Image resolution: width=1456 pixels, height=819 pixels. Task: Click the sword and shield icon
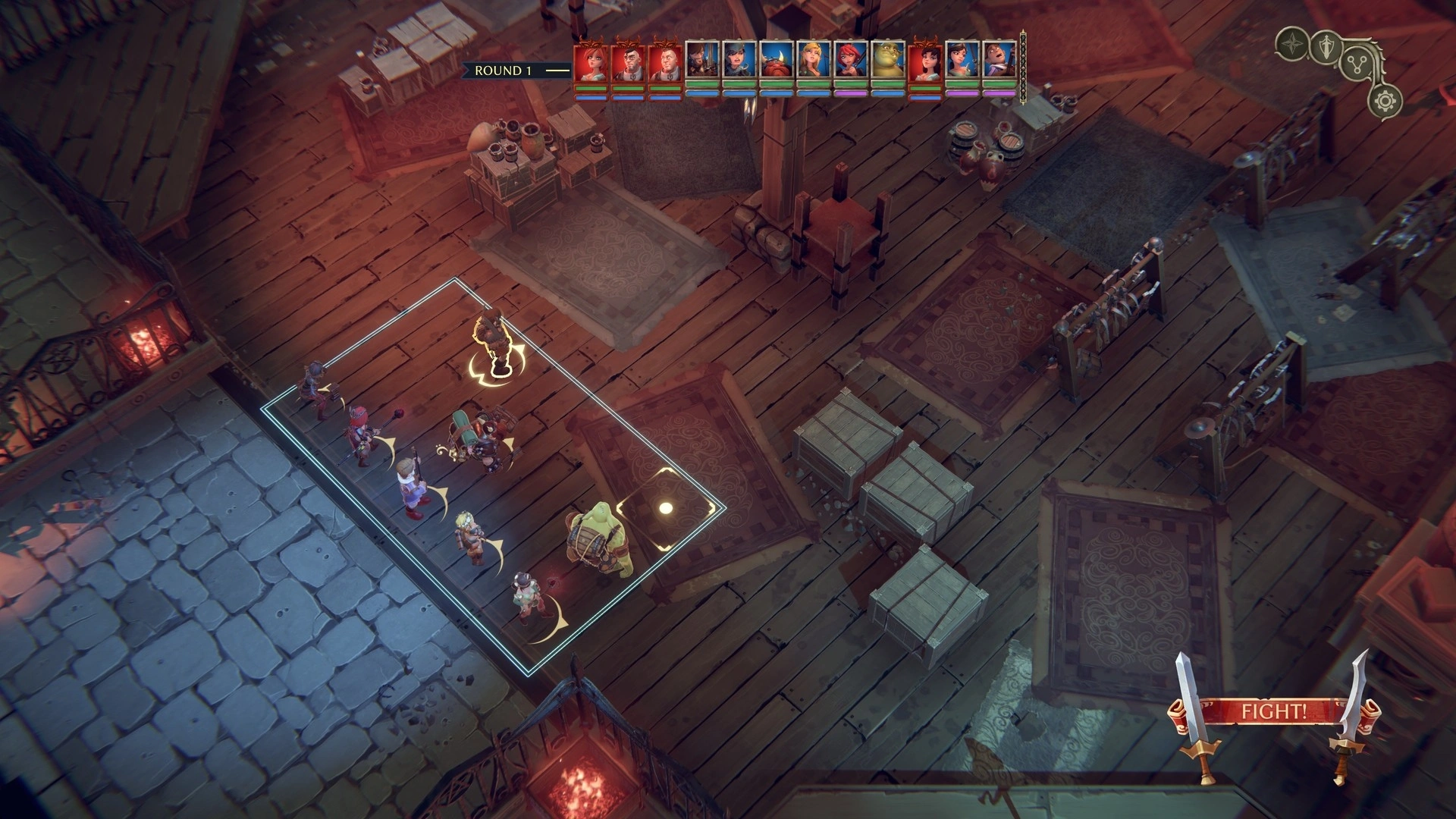[x=1326, y=47]
